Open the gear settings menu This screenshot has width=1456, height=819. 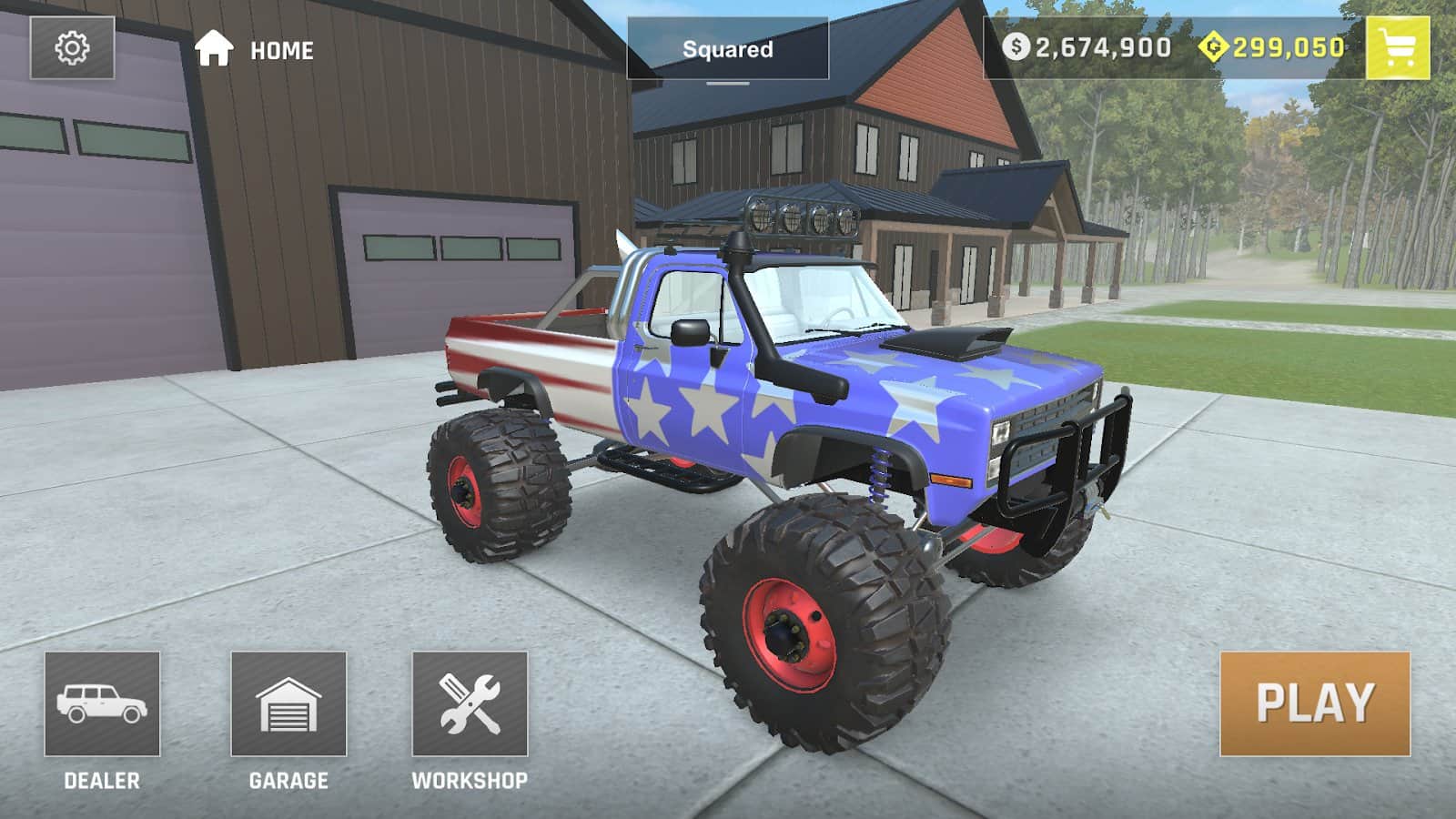coord(72,48)
